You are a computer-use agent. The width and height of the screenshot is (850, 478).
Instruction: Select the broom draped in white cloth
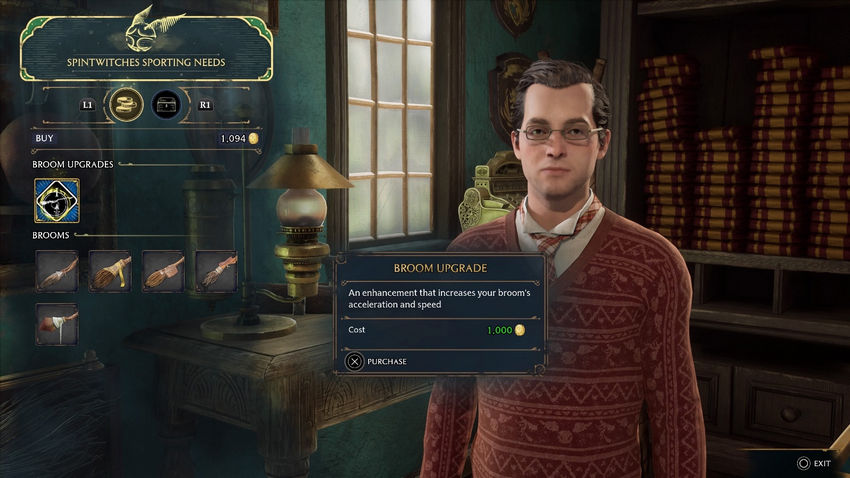pos(57,324)
